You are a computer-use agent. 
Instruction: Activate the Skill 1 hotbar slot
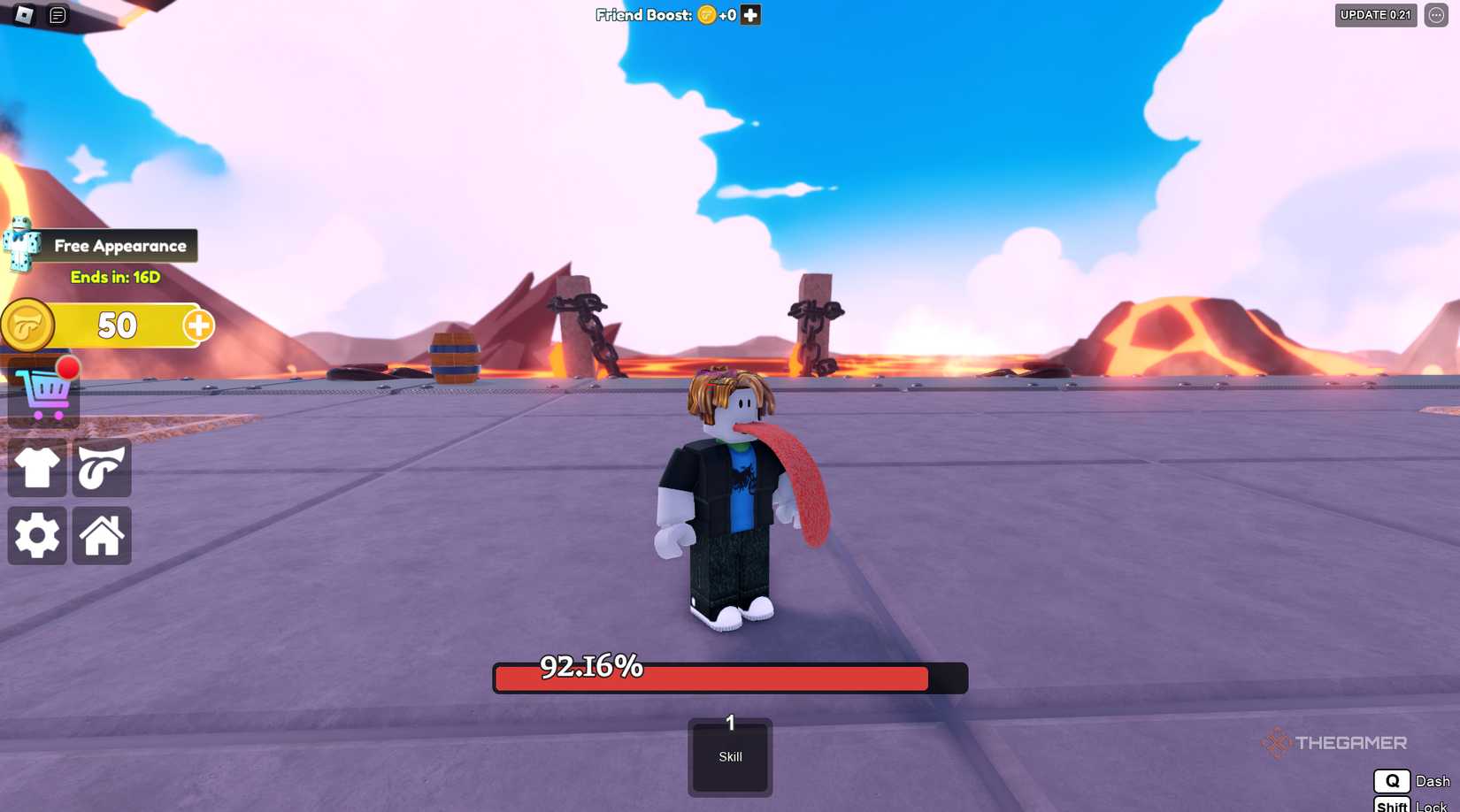[729, 756]
